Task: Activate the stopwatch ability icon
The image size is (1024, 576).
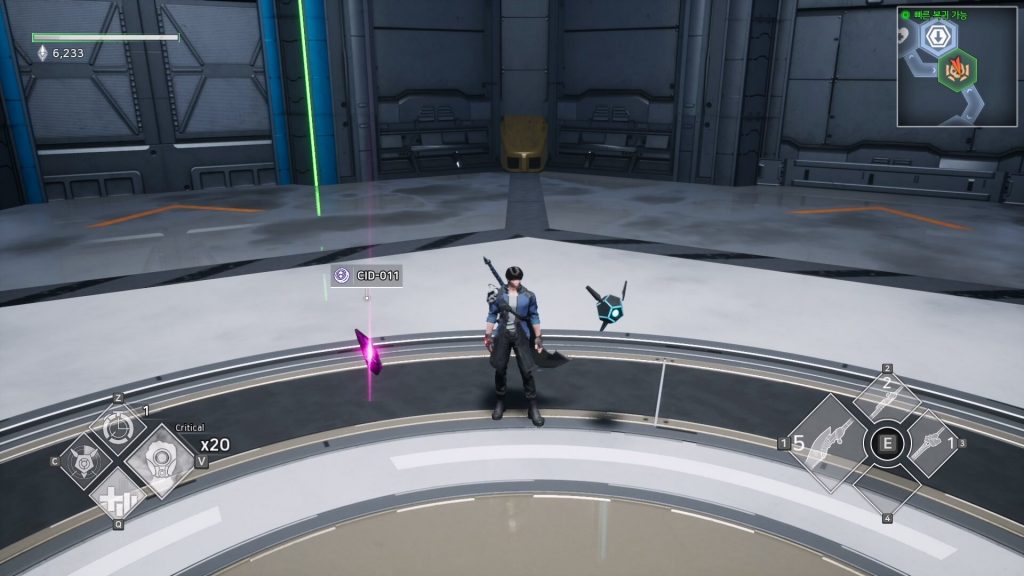Action: [118, 424]
